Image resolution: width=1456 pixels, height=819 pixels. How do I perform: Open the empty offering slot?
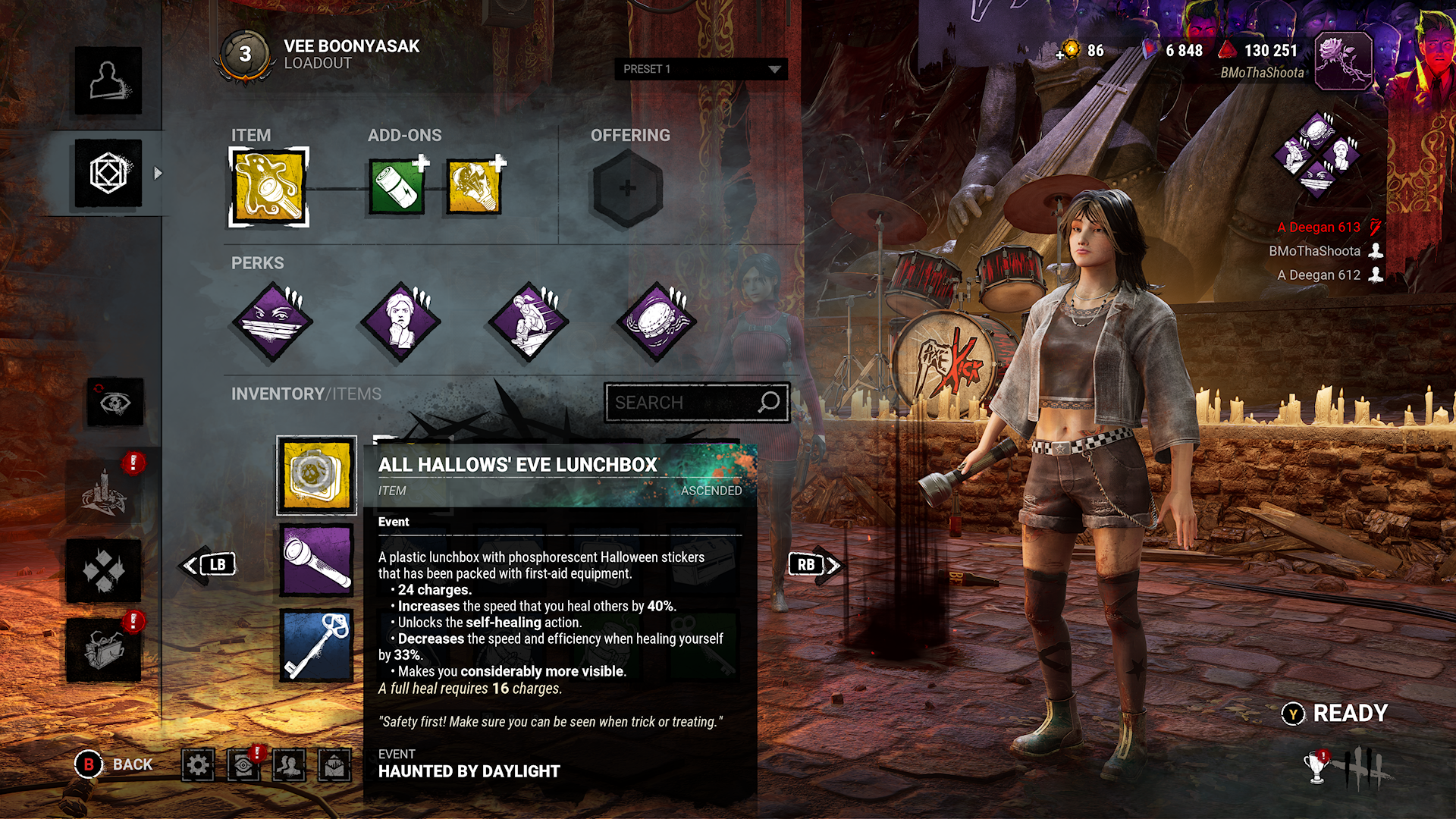627,188
